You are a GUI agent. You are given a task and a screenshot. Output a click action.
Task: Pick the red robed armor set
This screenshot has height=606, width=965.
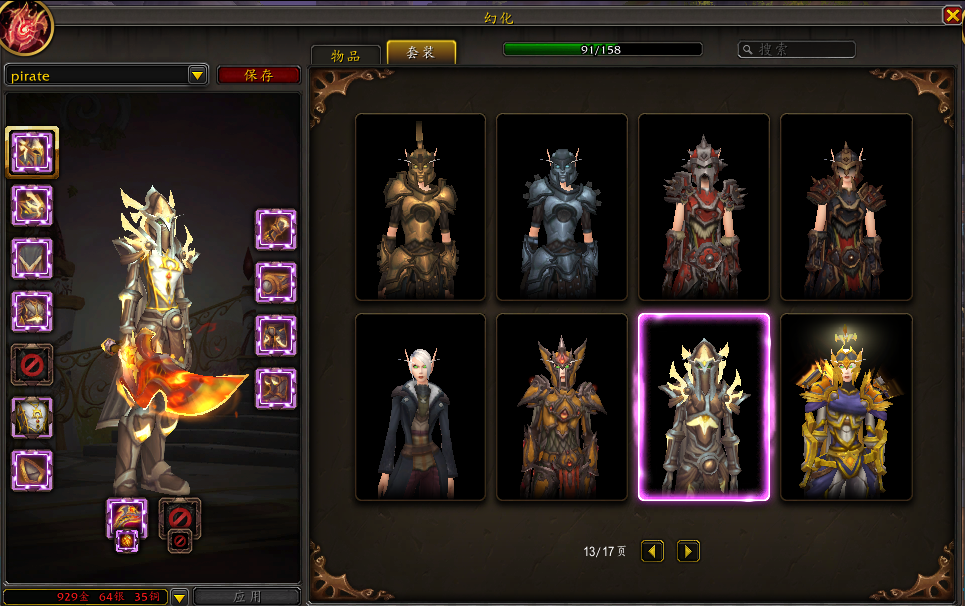click(704, 207)
